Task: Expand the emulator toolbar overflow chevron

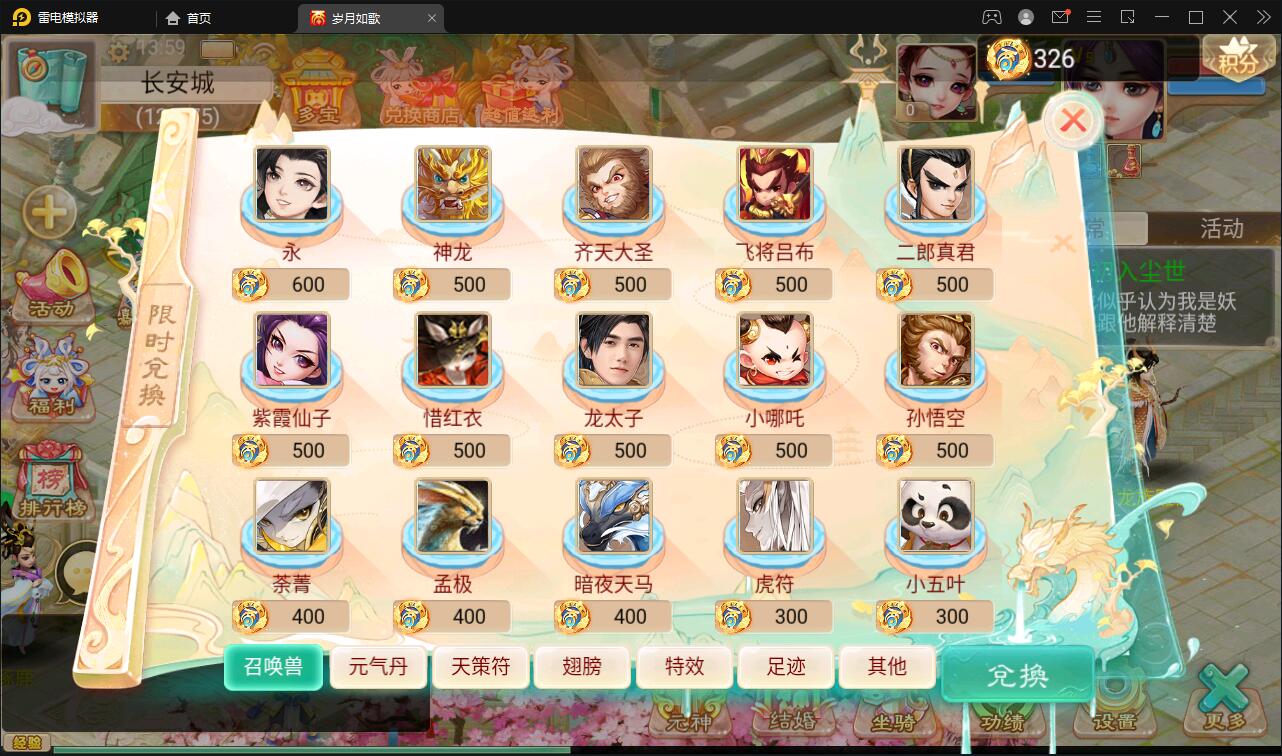Action: click(1262, 16)
